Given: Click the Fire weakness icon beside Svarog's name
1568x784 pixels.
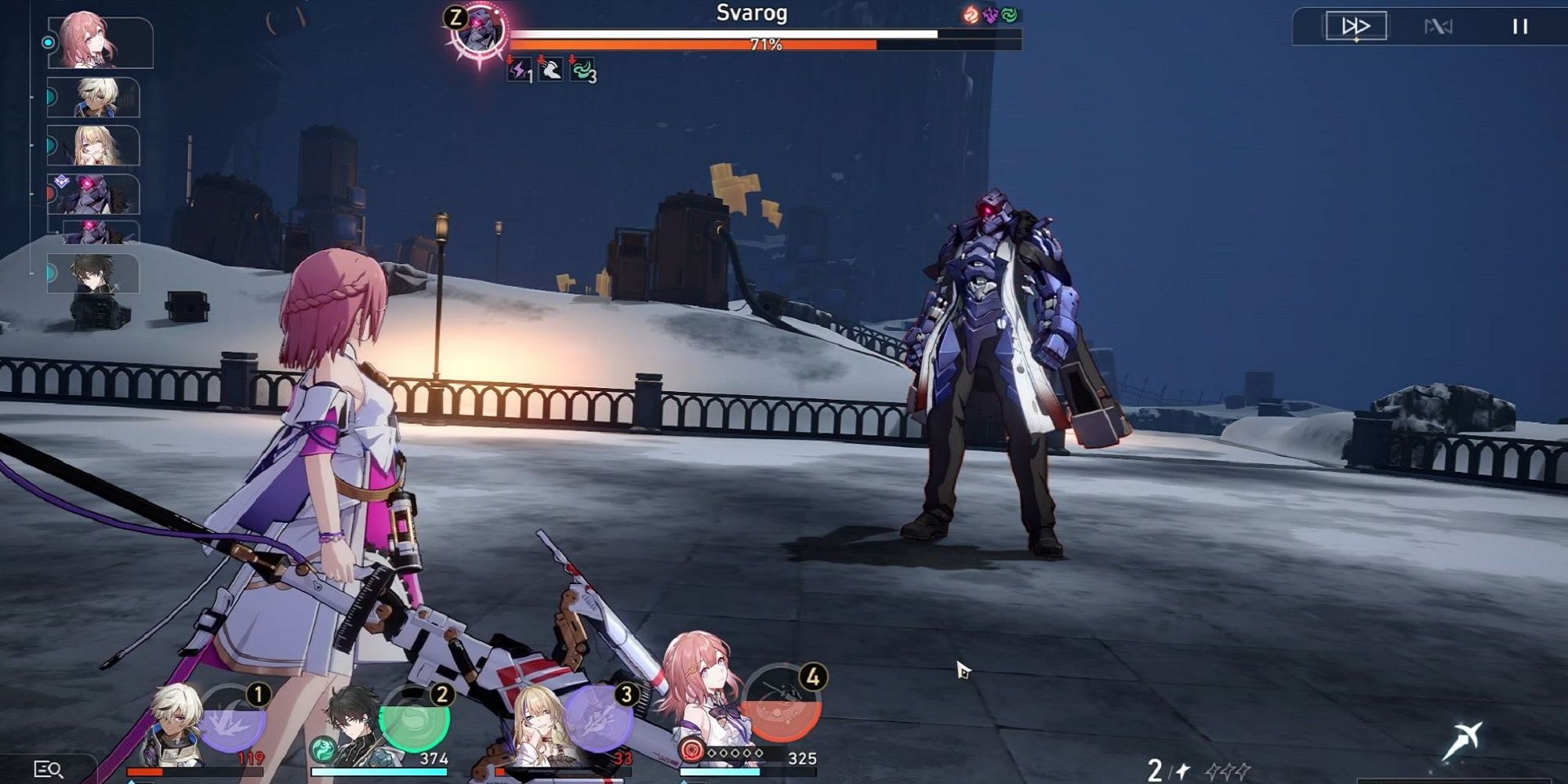Looking at the screenshot, I should [970, 16].
